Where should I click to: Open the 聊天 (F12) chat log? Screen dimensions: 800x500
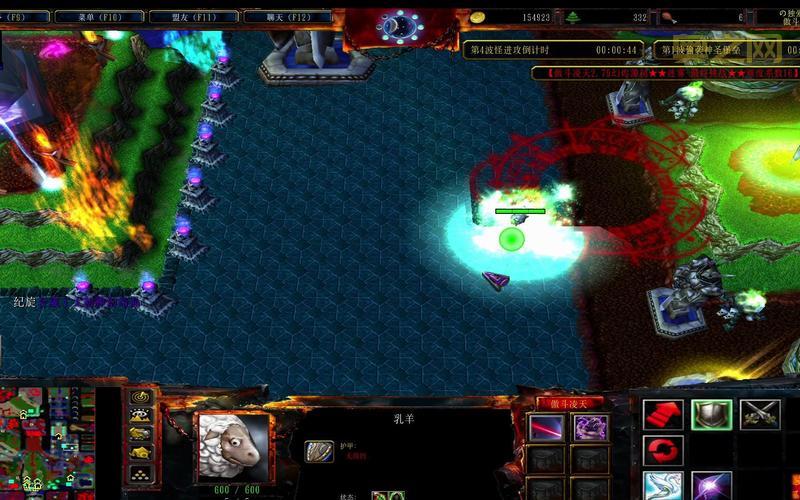(x=286, y=17)
